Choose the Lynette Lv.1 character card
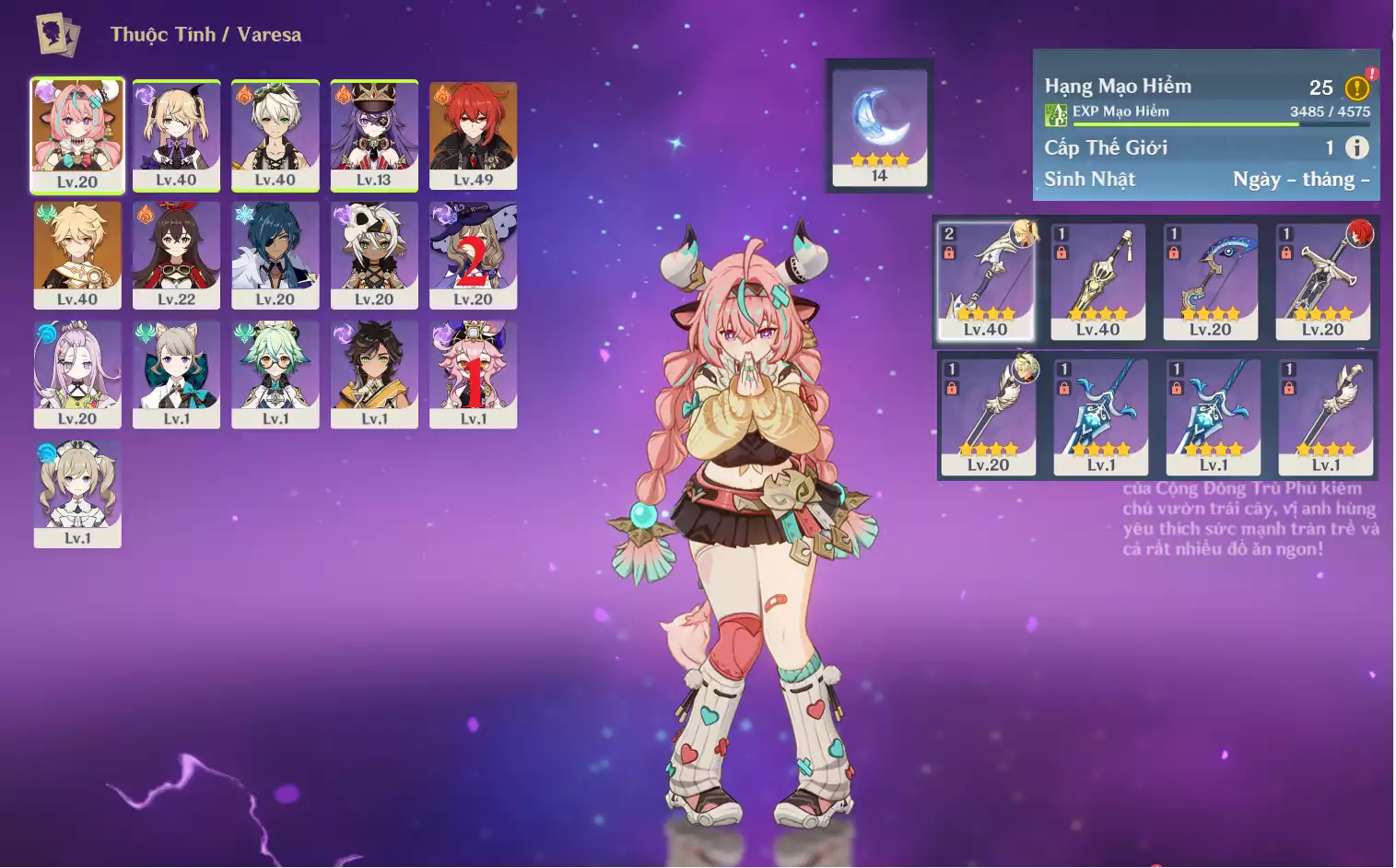The width and height of the screenshot is (1396, 868). coord(176,373)
